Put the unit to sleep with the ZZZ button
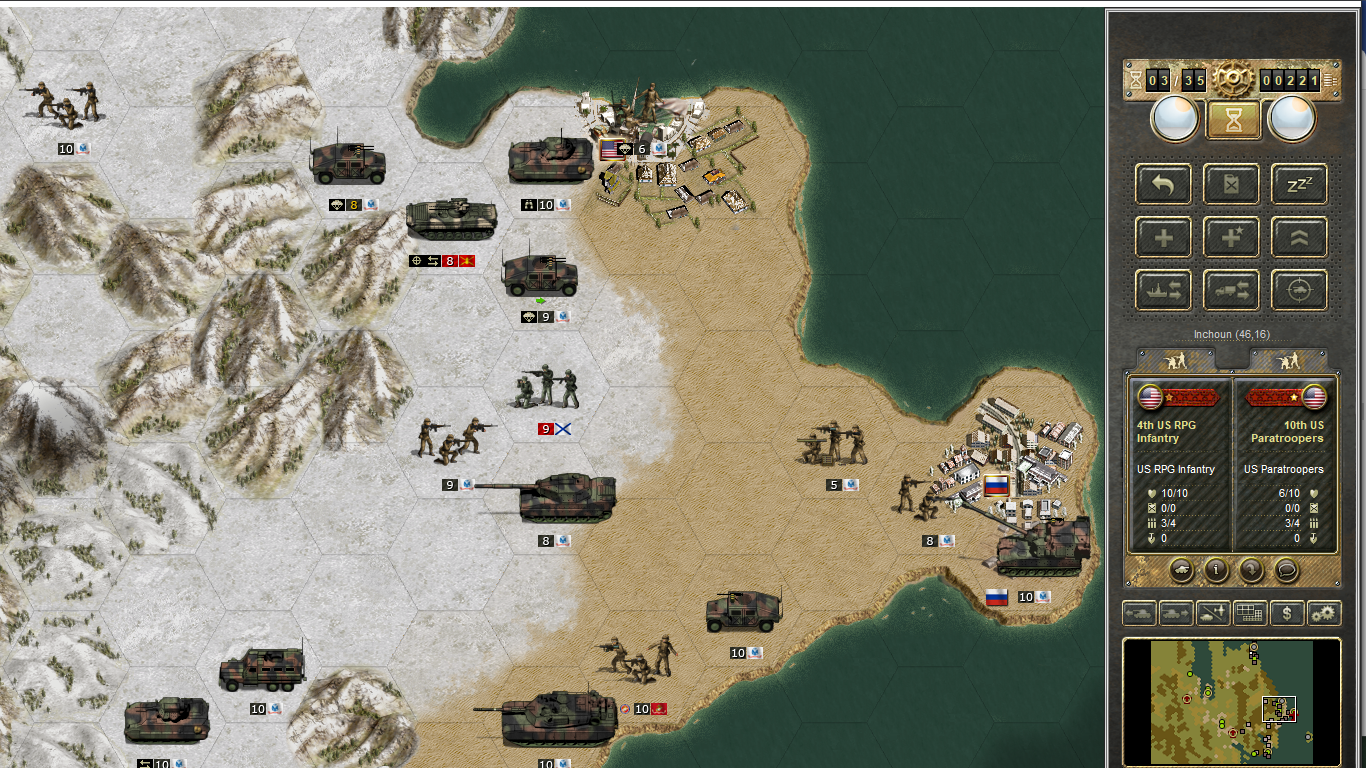Image resolution: width=1366 pixels, height=768 pixels. (x=1299, y=185)
